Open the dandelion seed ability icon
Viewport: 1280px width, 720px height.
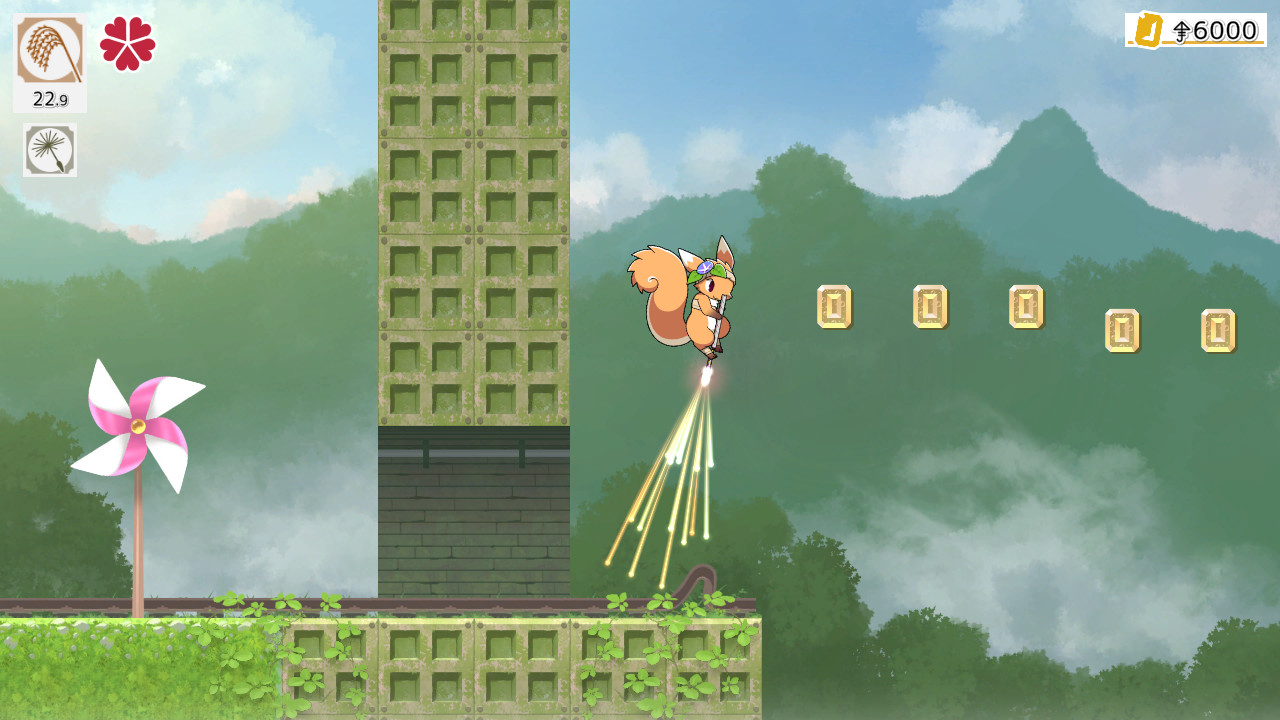click(x=48, y=152)
